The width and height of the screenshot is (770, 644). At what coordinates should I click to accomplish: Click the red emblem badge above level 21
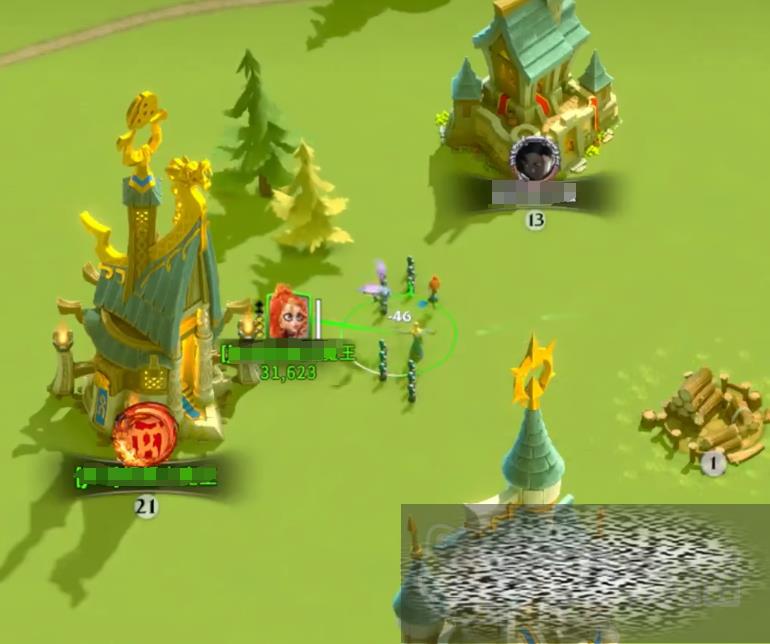[144, 437]
